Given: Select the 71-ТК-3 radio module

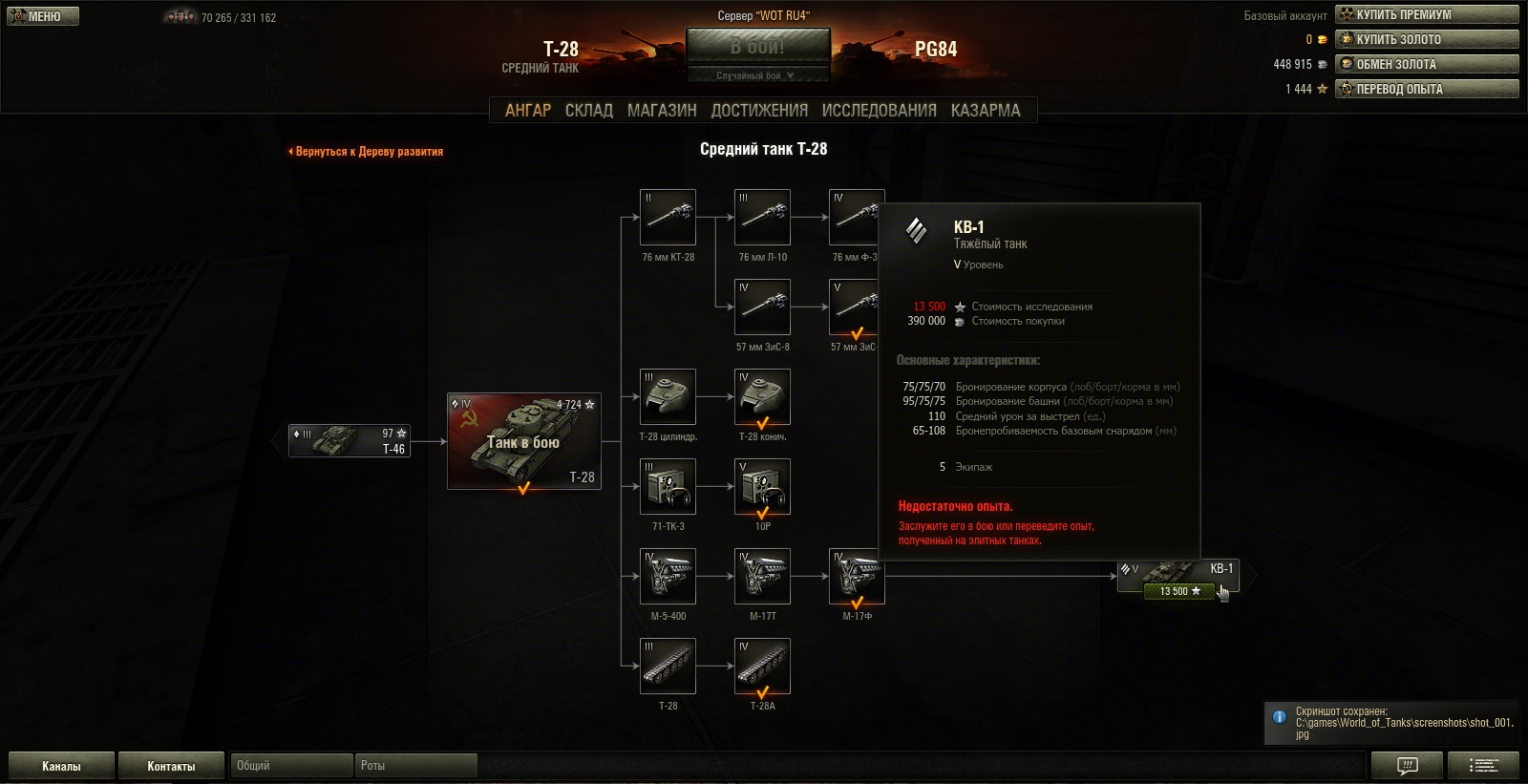Looking at the screenshot, I should (668, 486).
